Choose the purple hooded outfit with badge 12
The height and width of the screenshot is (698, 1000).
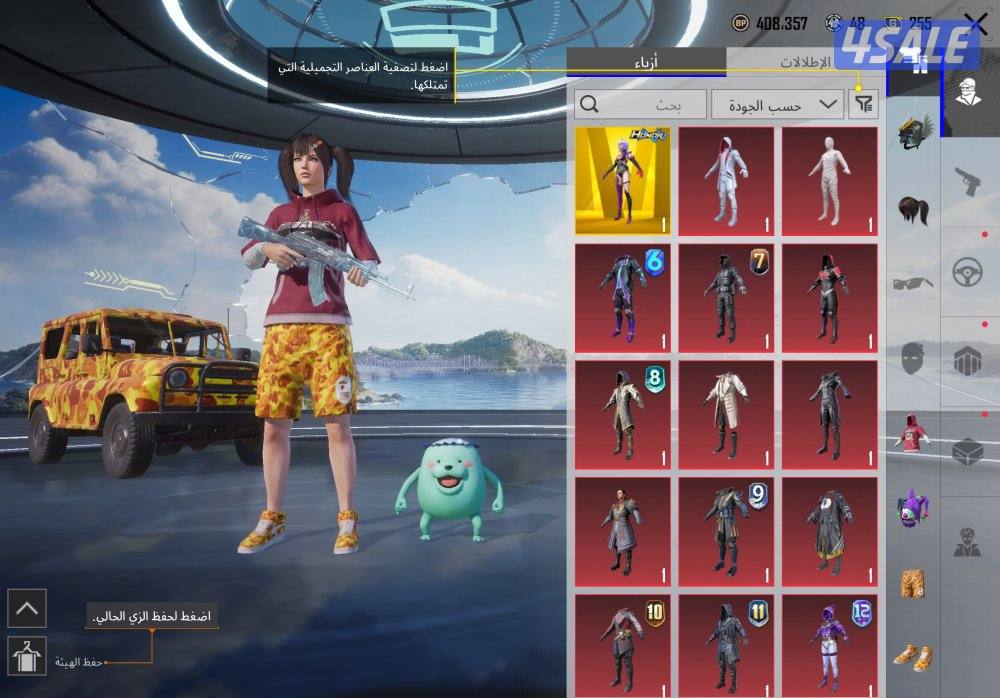click(x=829, y=645)
